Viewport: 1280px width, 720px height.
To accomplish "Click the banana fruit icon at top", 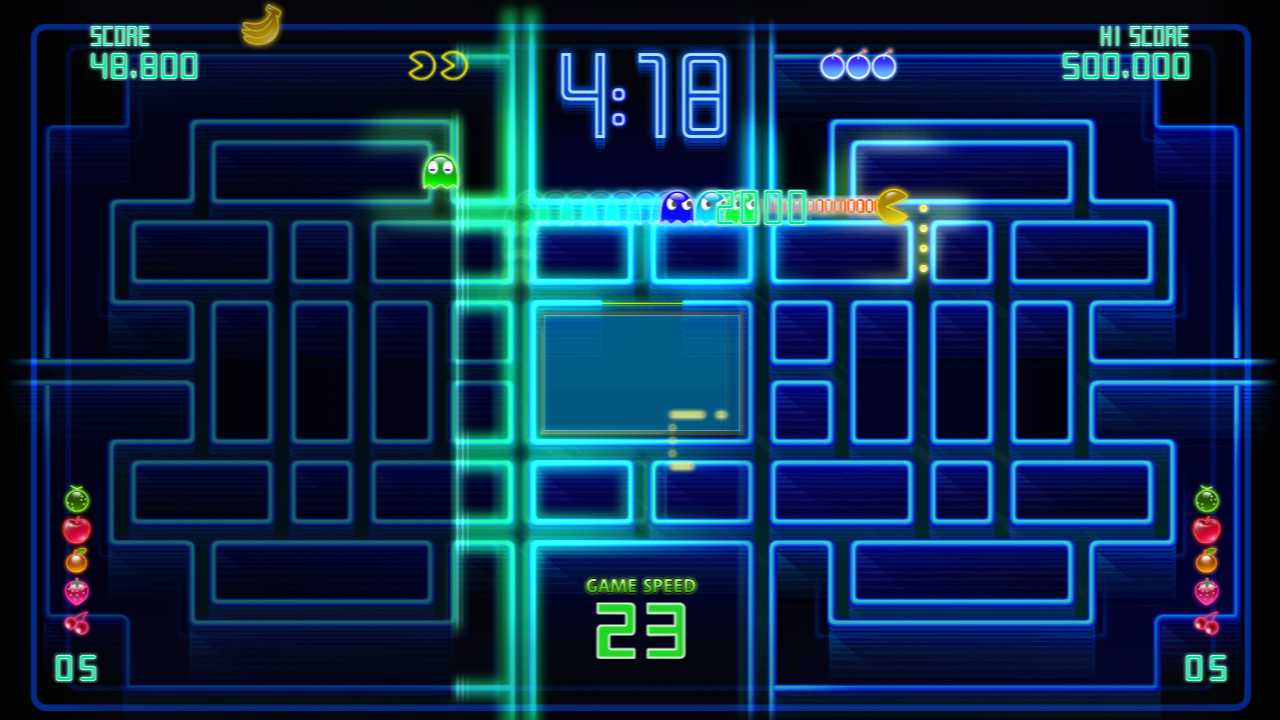I will [260, 28].
